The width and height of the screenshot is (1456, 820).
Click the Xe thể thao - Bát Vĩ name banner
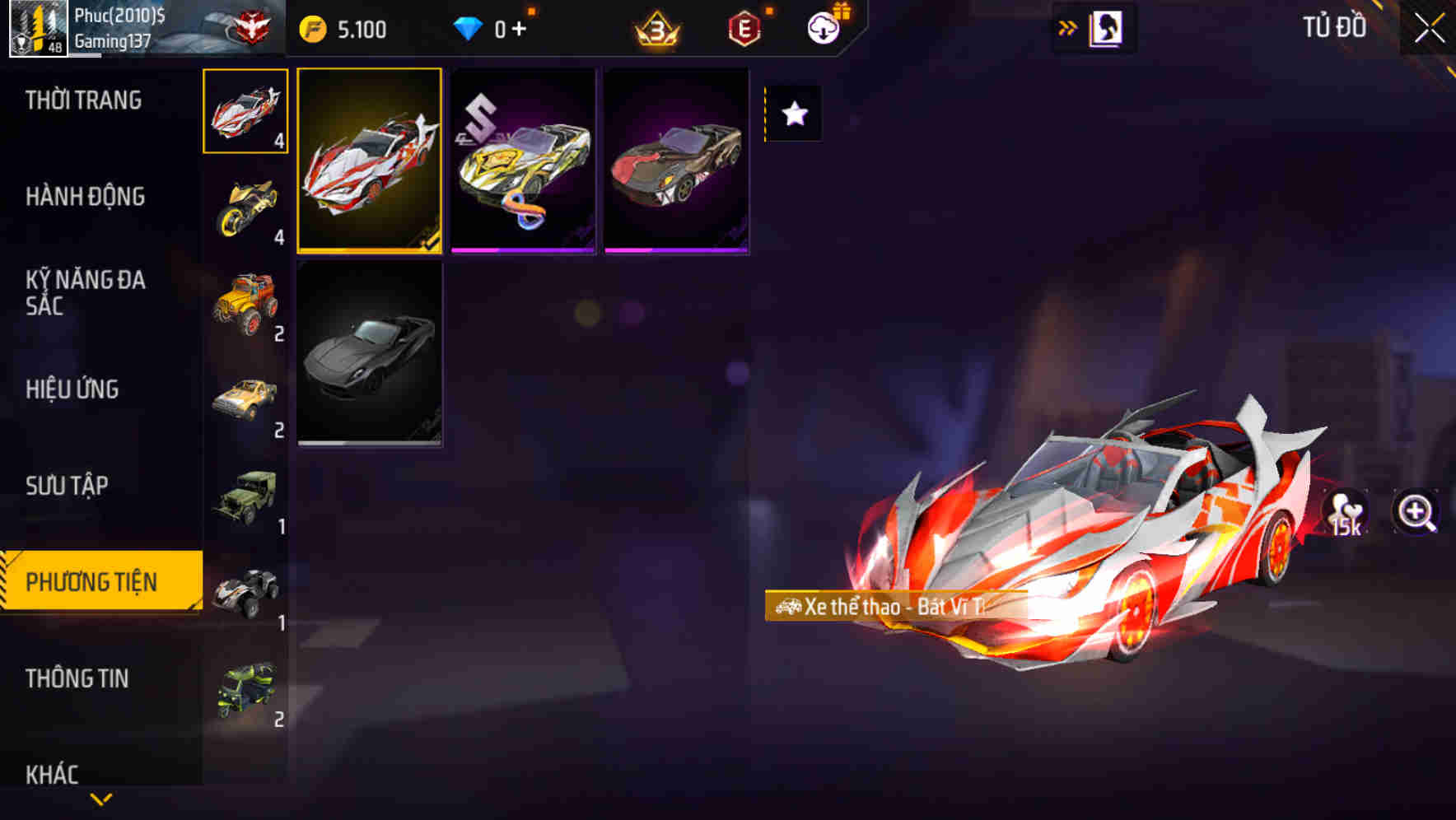pyautogui.click(x=883, y=607)
